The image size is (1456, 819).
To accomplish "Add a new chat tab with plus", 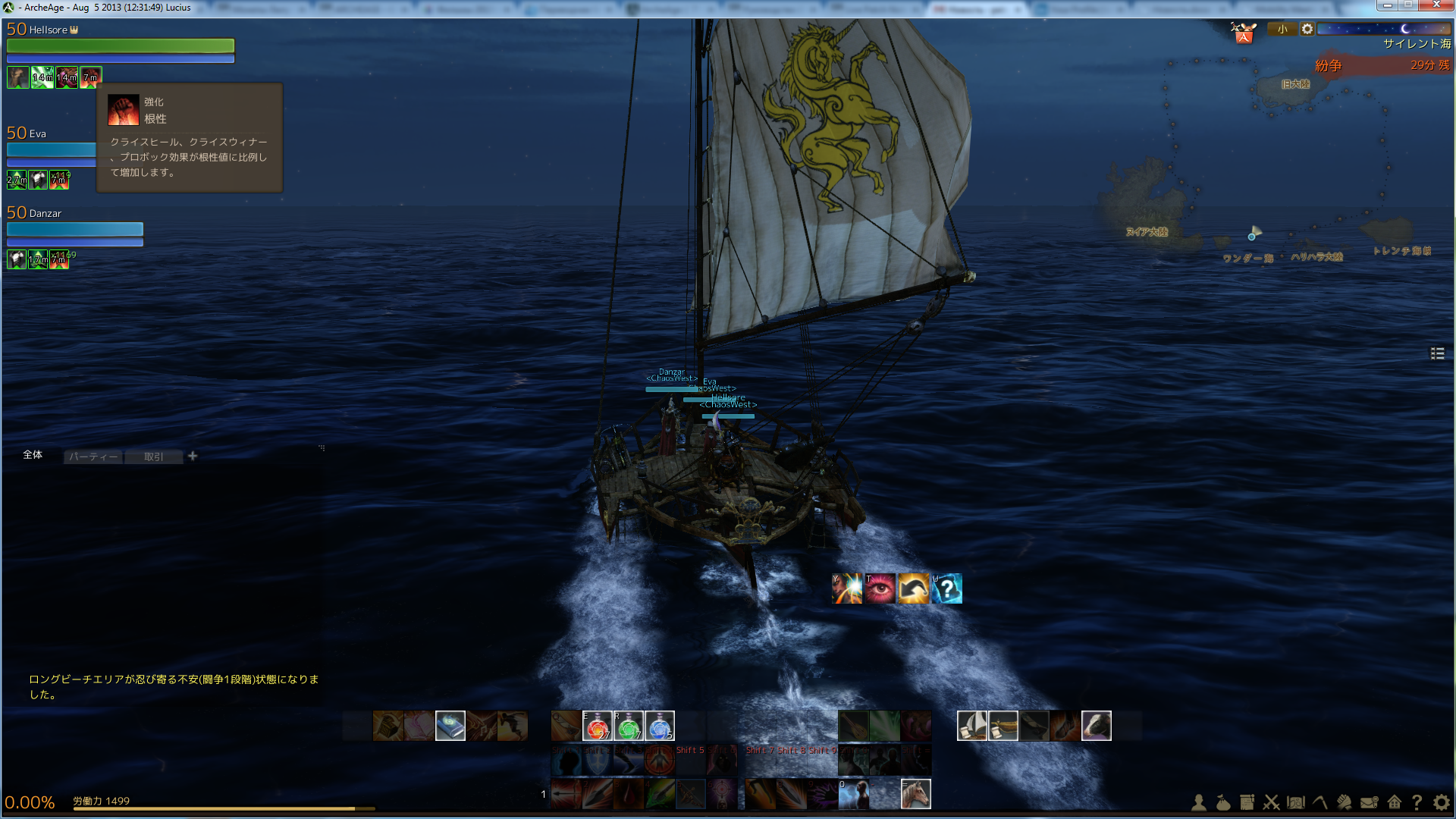I will pyautogui.click(x=193, y=456).
